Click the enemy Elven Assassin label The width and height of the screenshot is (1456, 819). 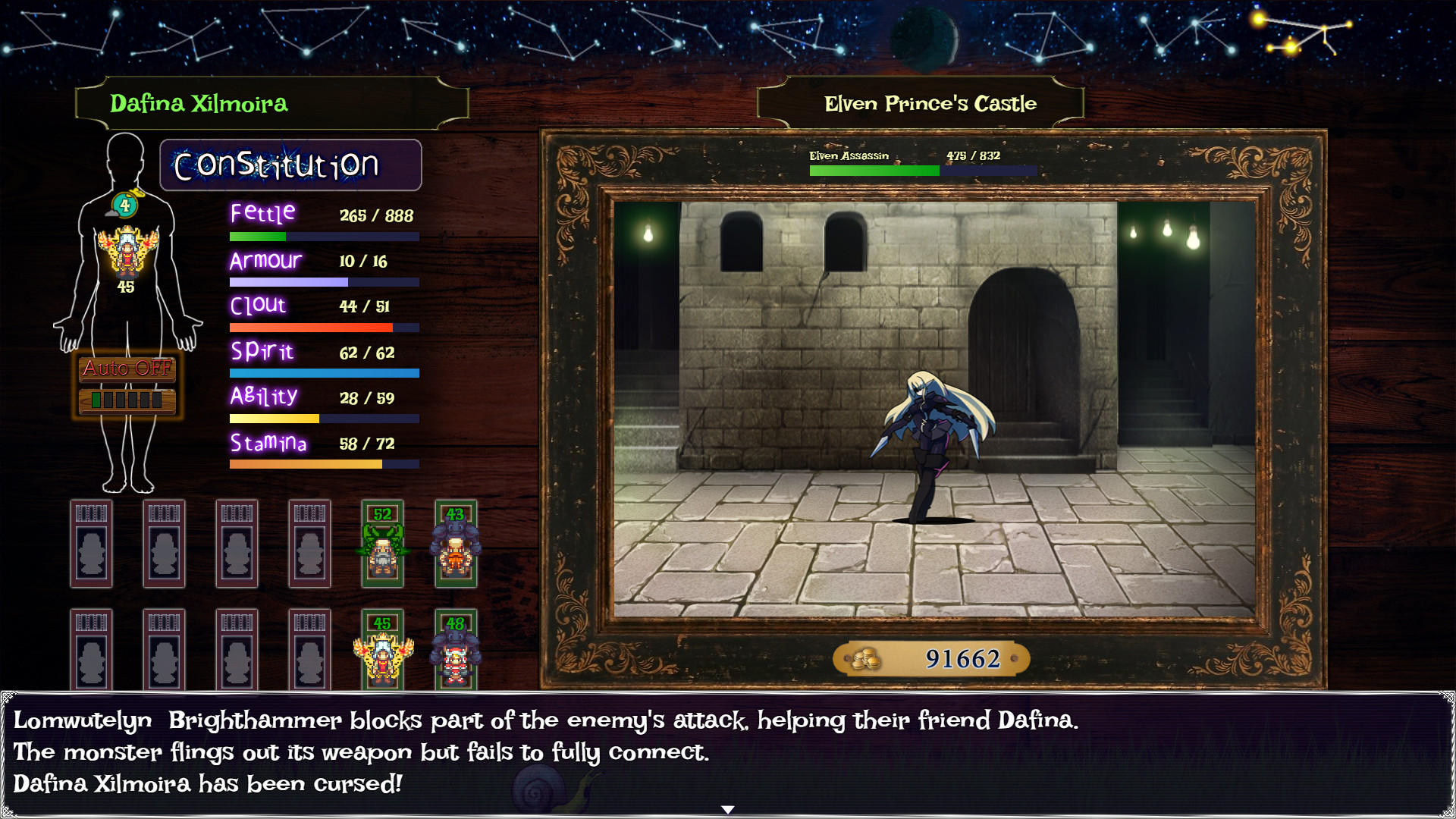pos(848,155)
